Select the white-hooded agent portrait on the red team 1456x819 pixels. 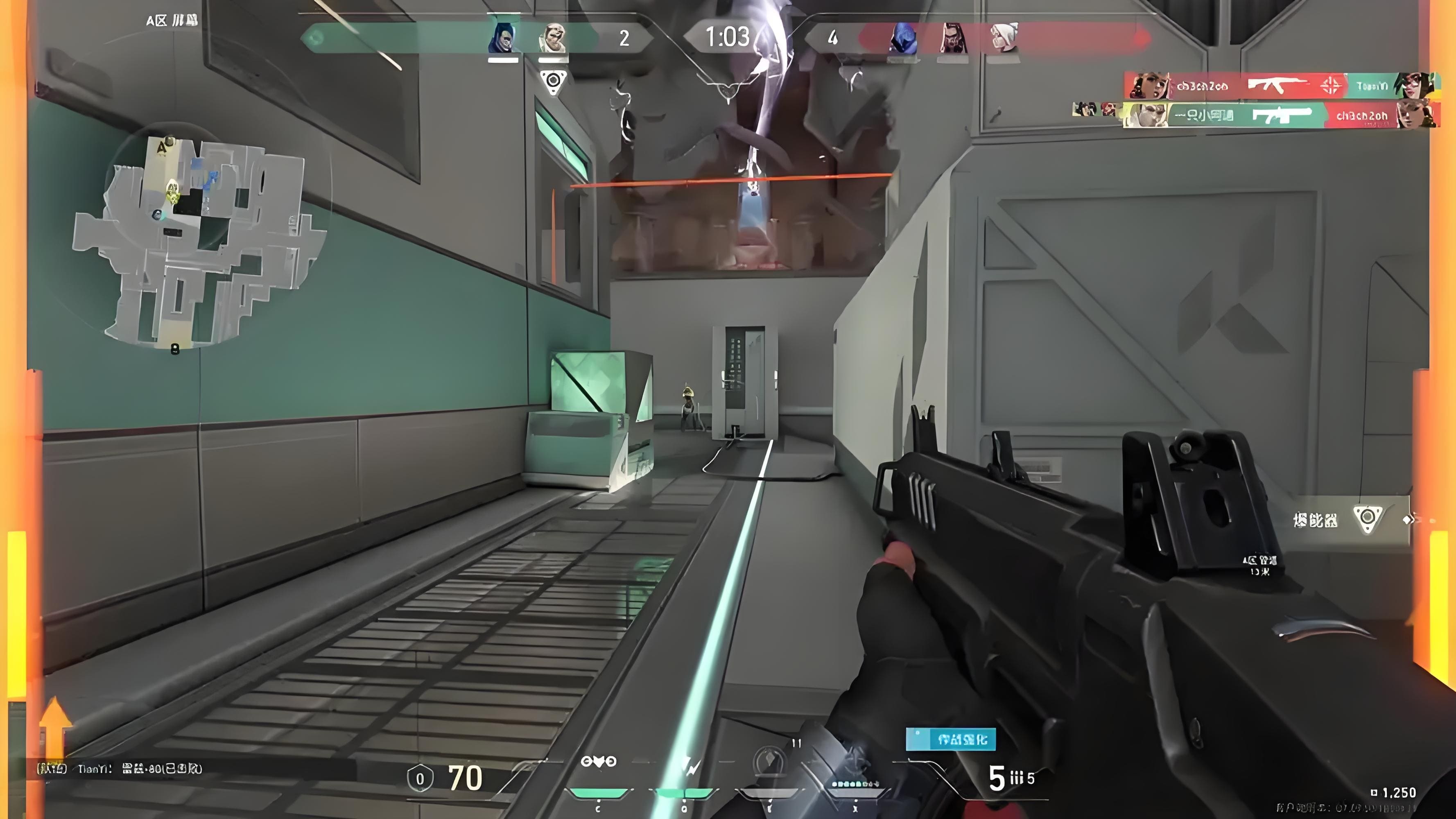tap(1004, 38)
